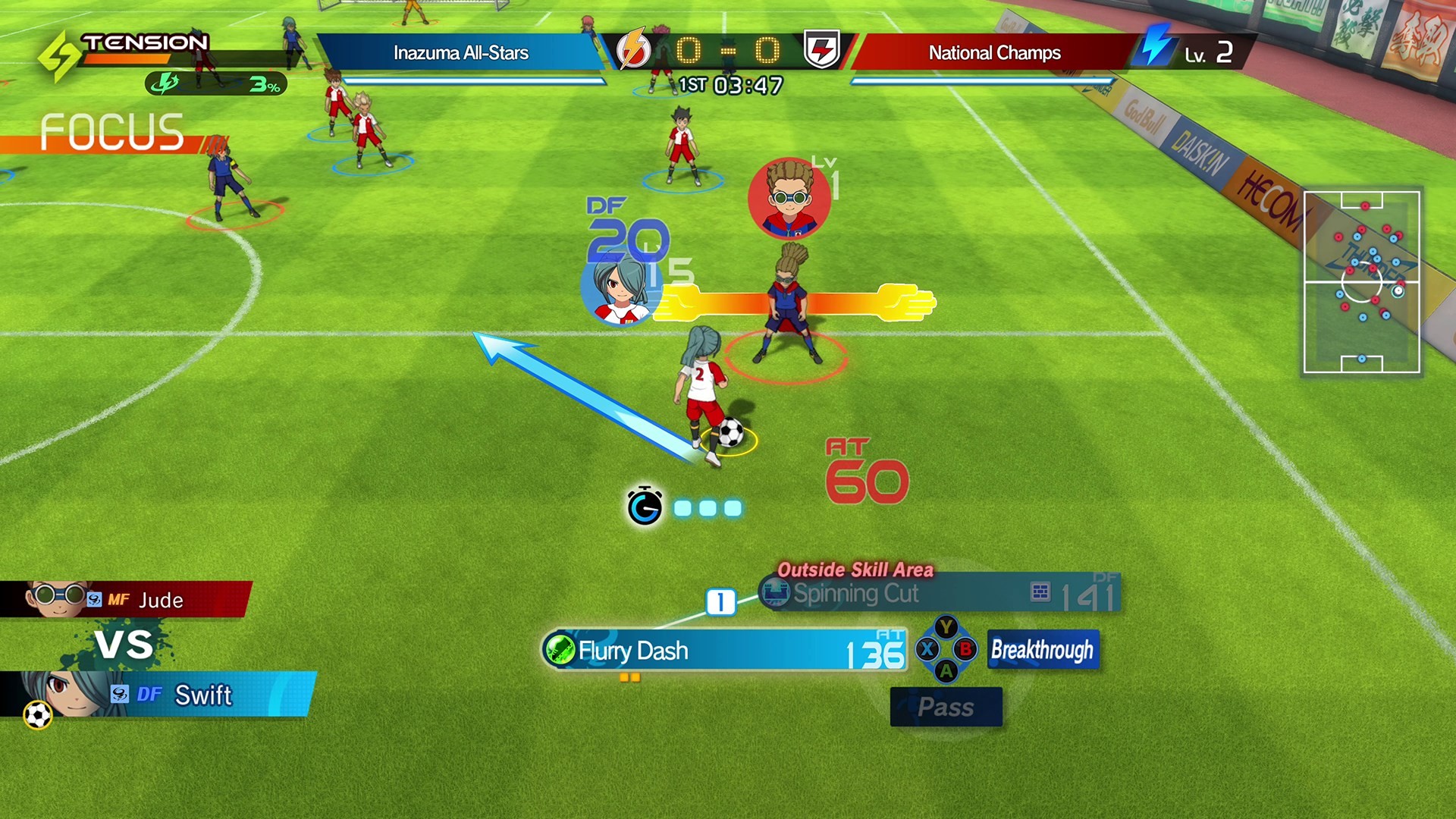This screenshot has height=819, width=1456.
Task: Select the Spinning Cut skill entry
Action: point(939,594)
